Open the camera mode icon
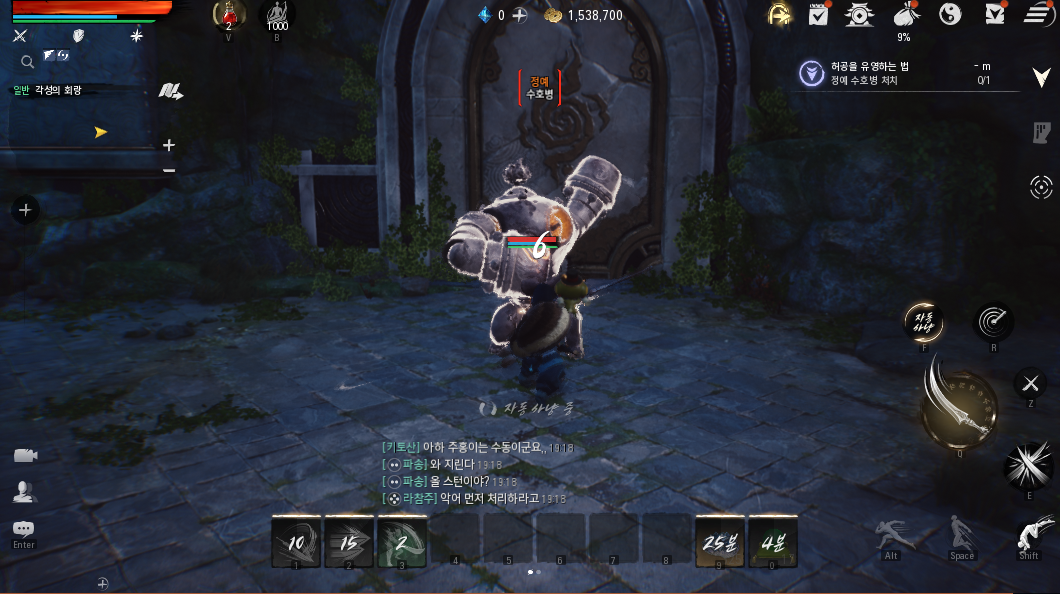This screenshot has width=1060, height=594. click(x=25, y=456)
